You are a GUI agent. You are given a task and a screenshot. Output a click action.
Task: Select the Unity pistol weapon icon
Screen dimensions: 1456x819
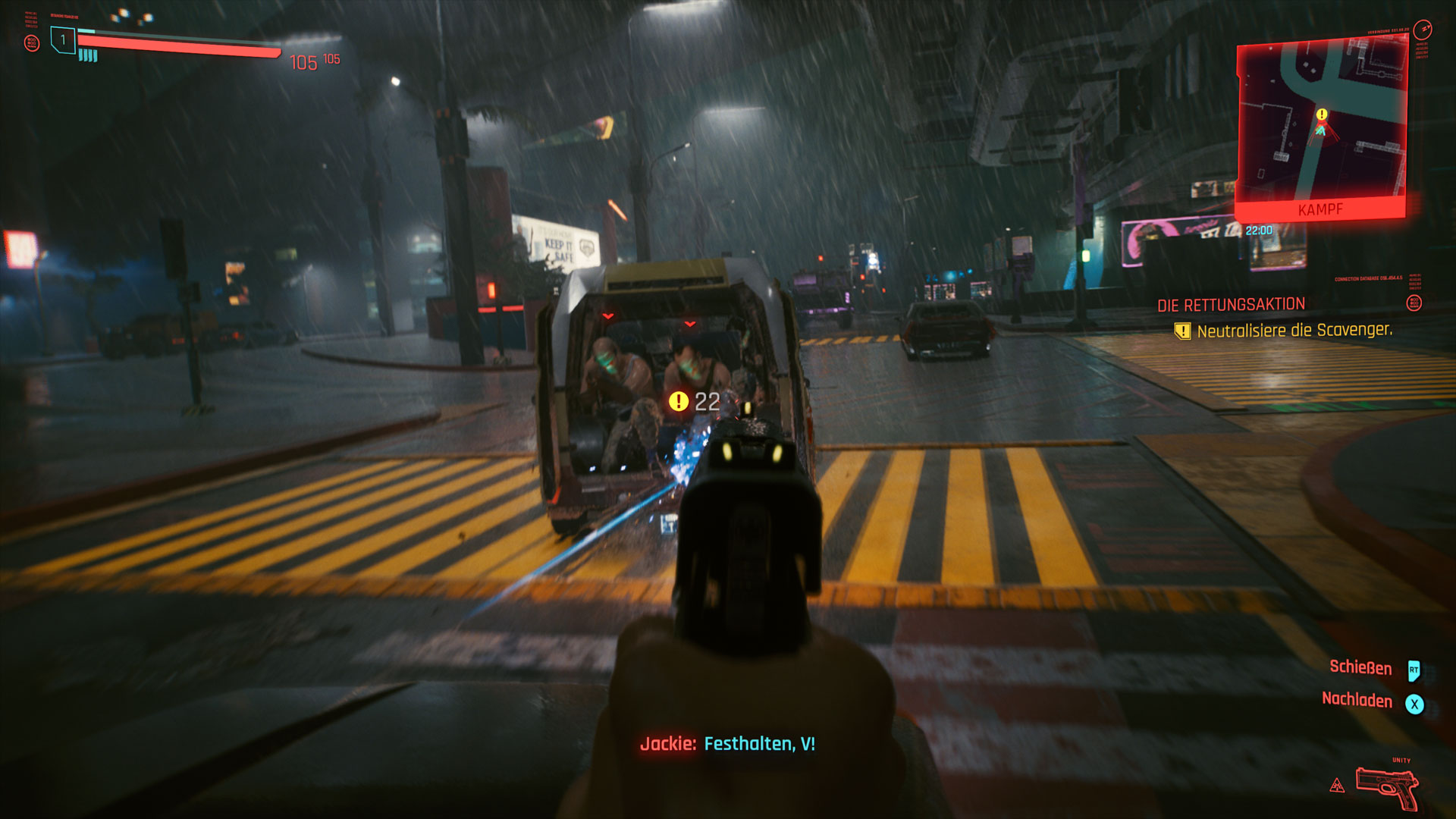pyautogui.click(x=1387, y=789)
